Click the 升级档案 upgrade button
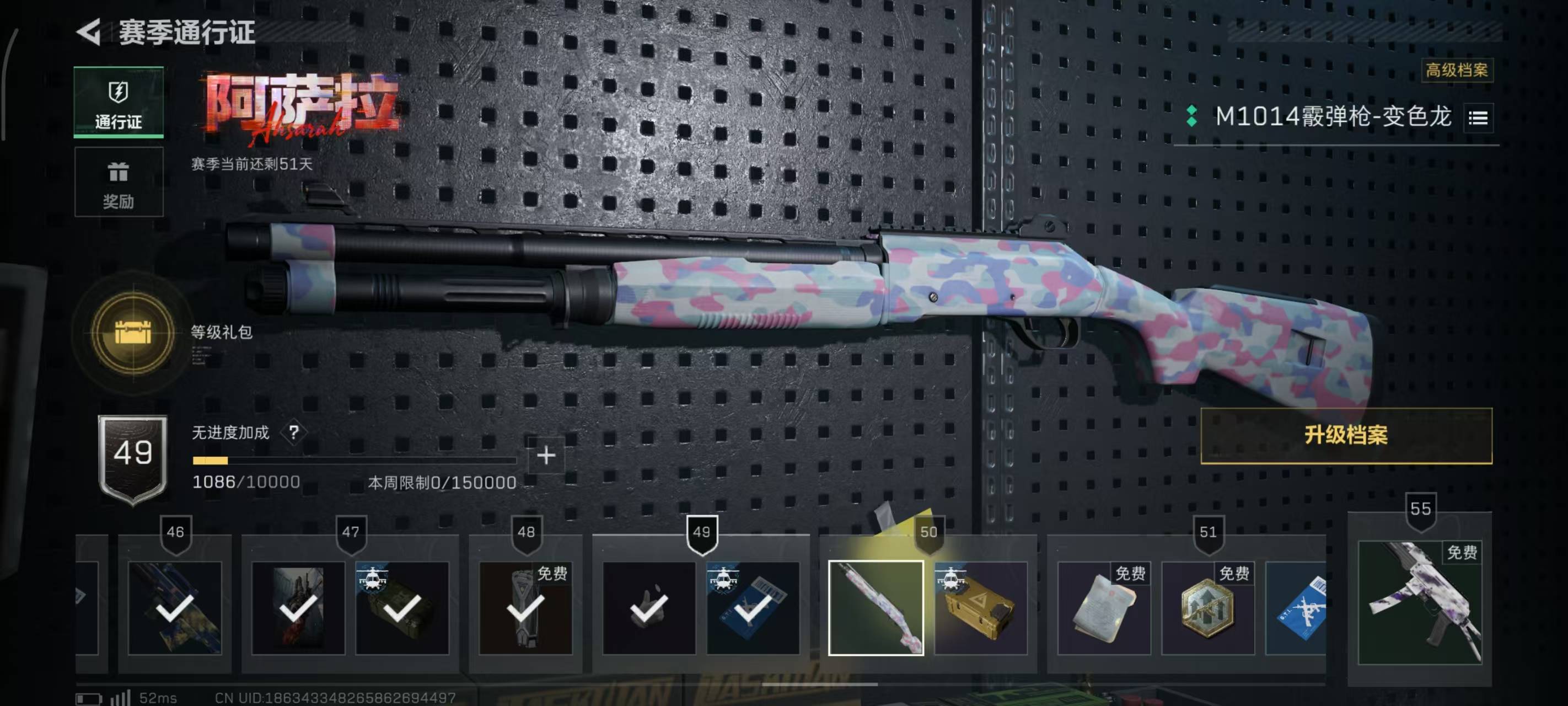The width and height of the screenshot is (1568, 706). 1346,436
